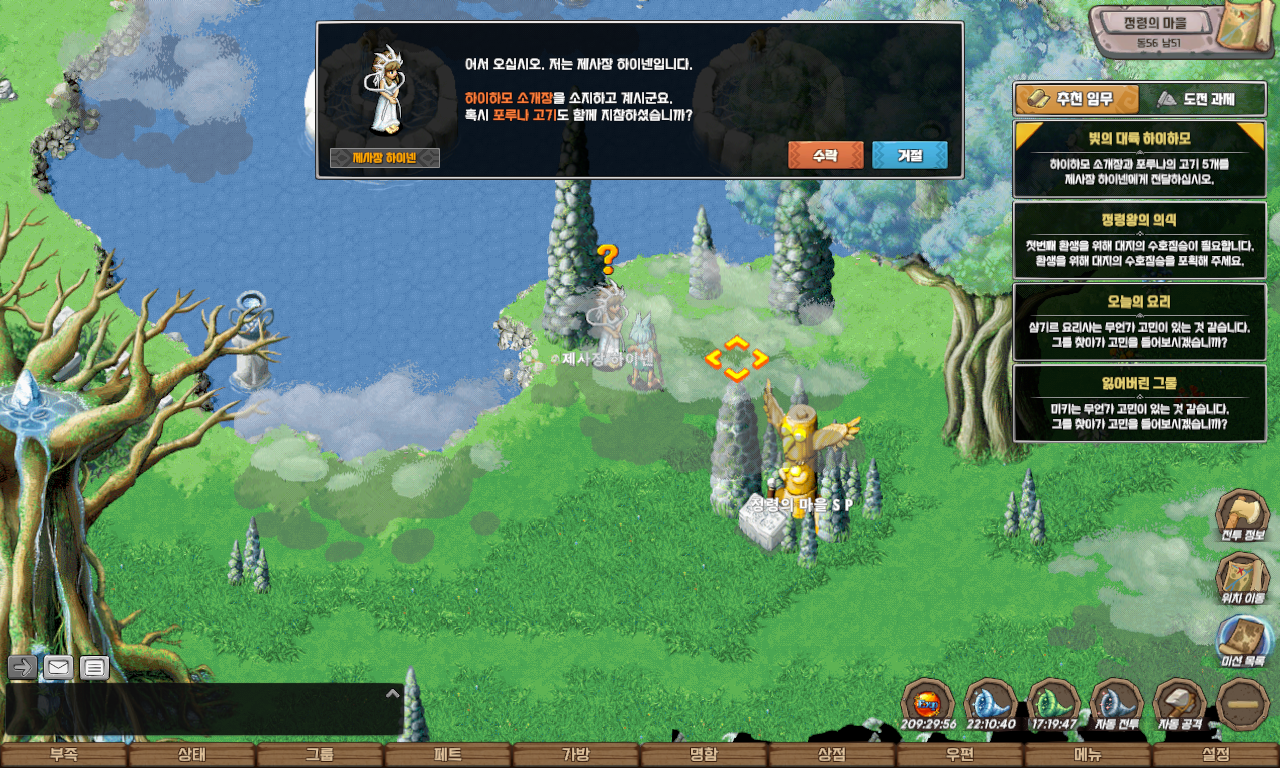Open the 전투 정보 axe icon

pos(1242,516)
